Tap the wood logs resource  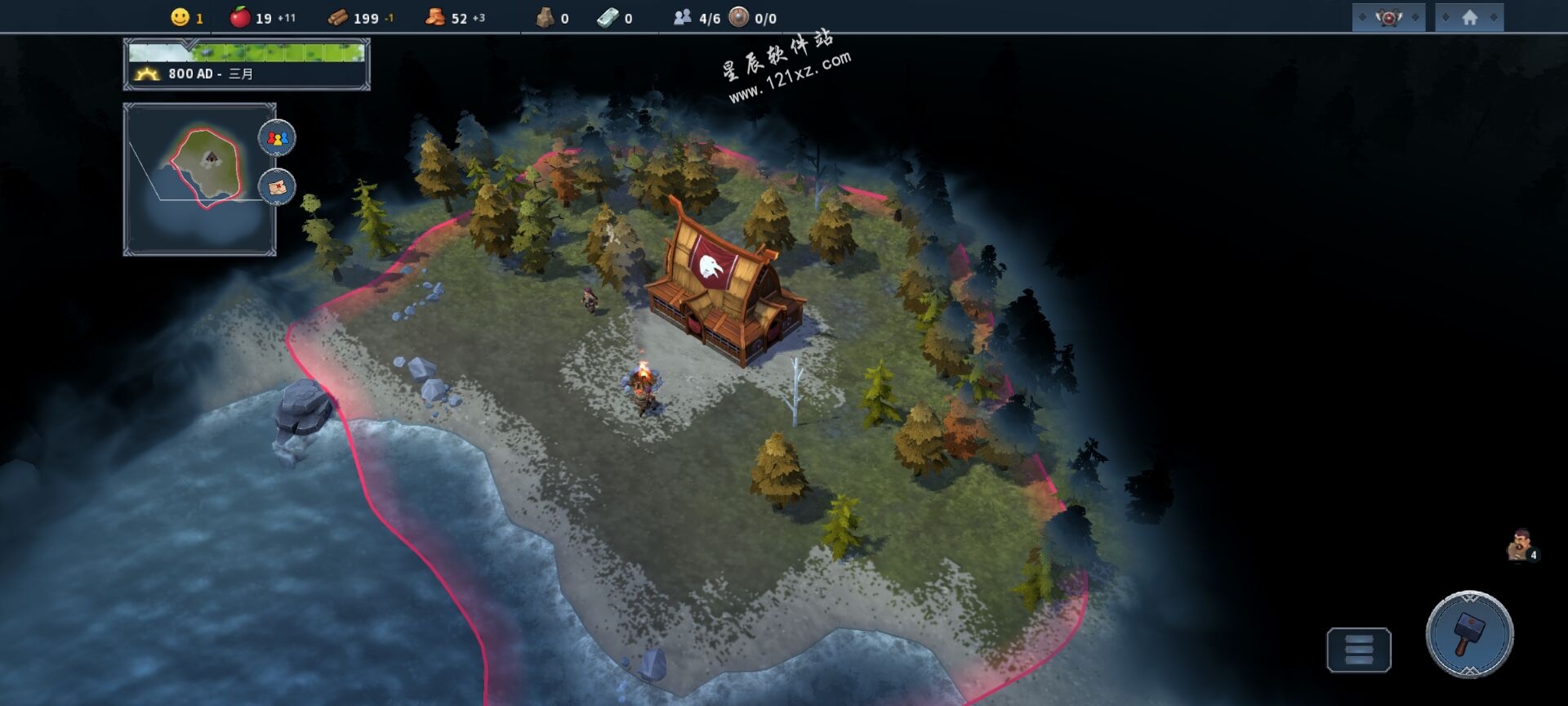coord(338,18)
